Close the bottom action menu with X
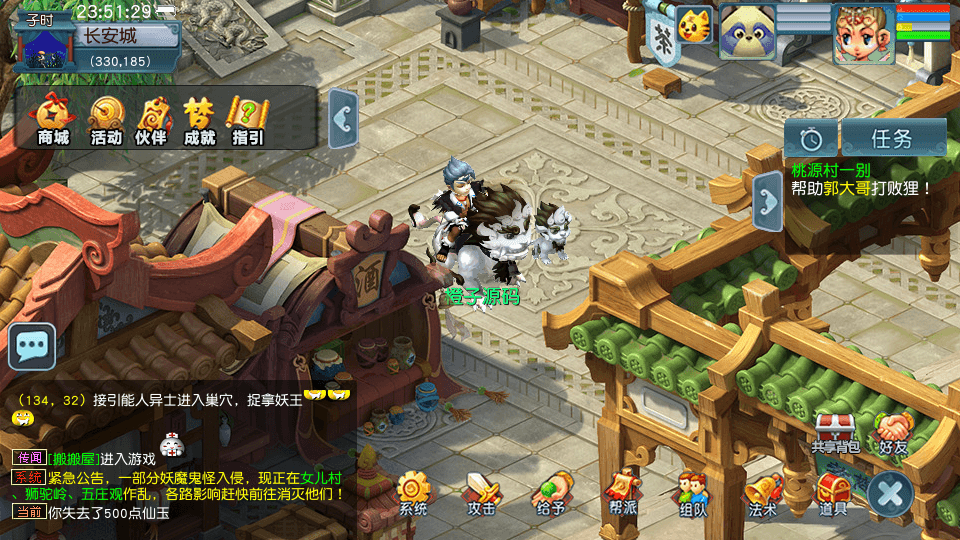Screen dimensions: 960x540 (889, 494)
